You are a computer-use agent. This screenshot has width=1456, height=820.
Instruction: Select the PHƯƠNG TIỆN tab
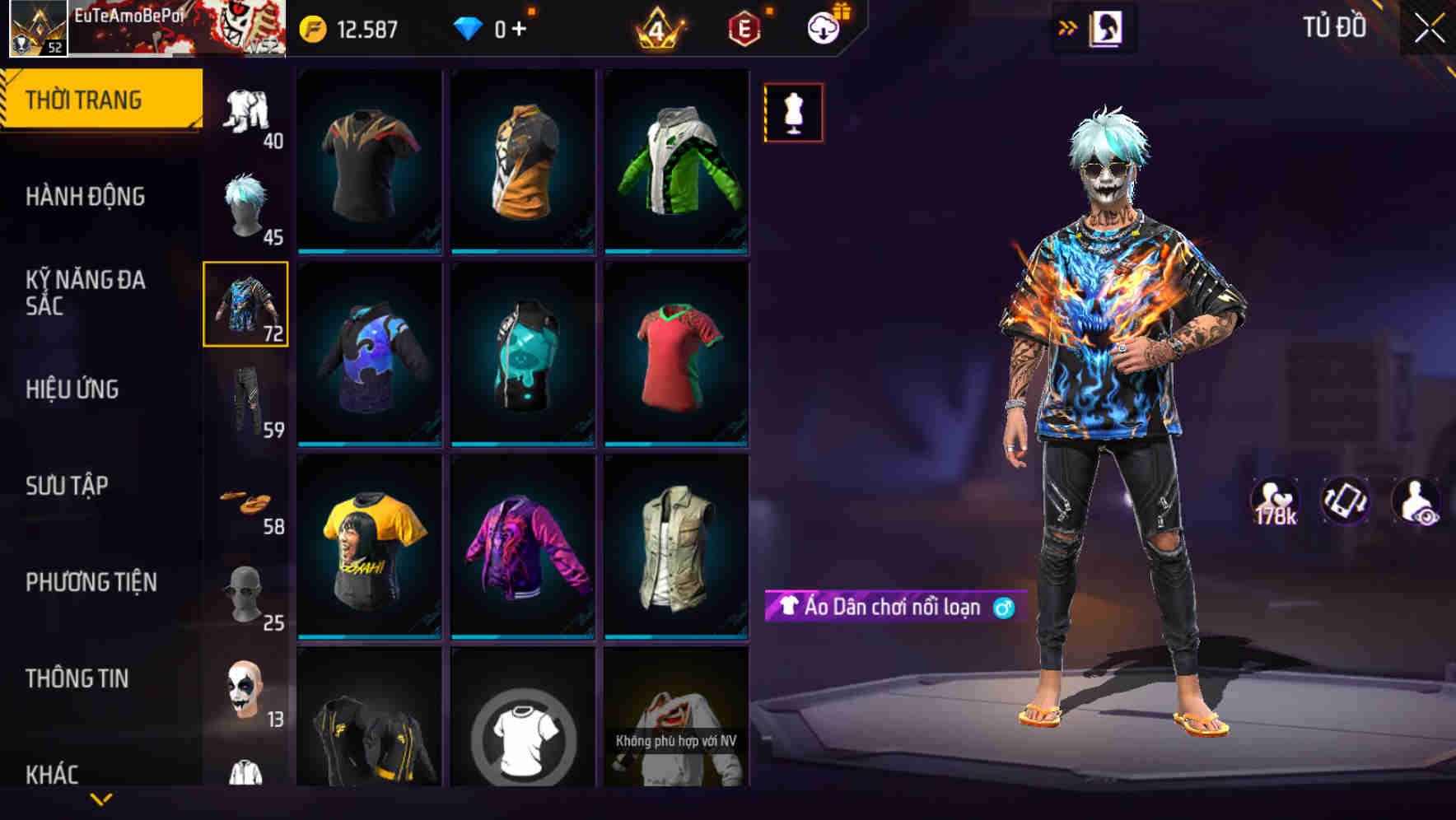tap(91, 581)
